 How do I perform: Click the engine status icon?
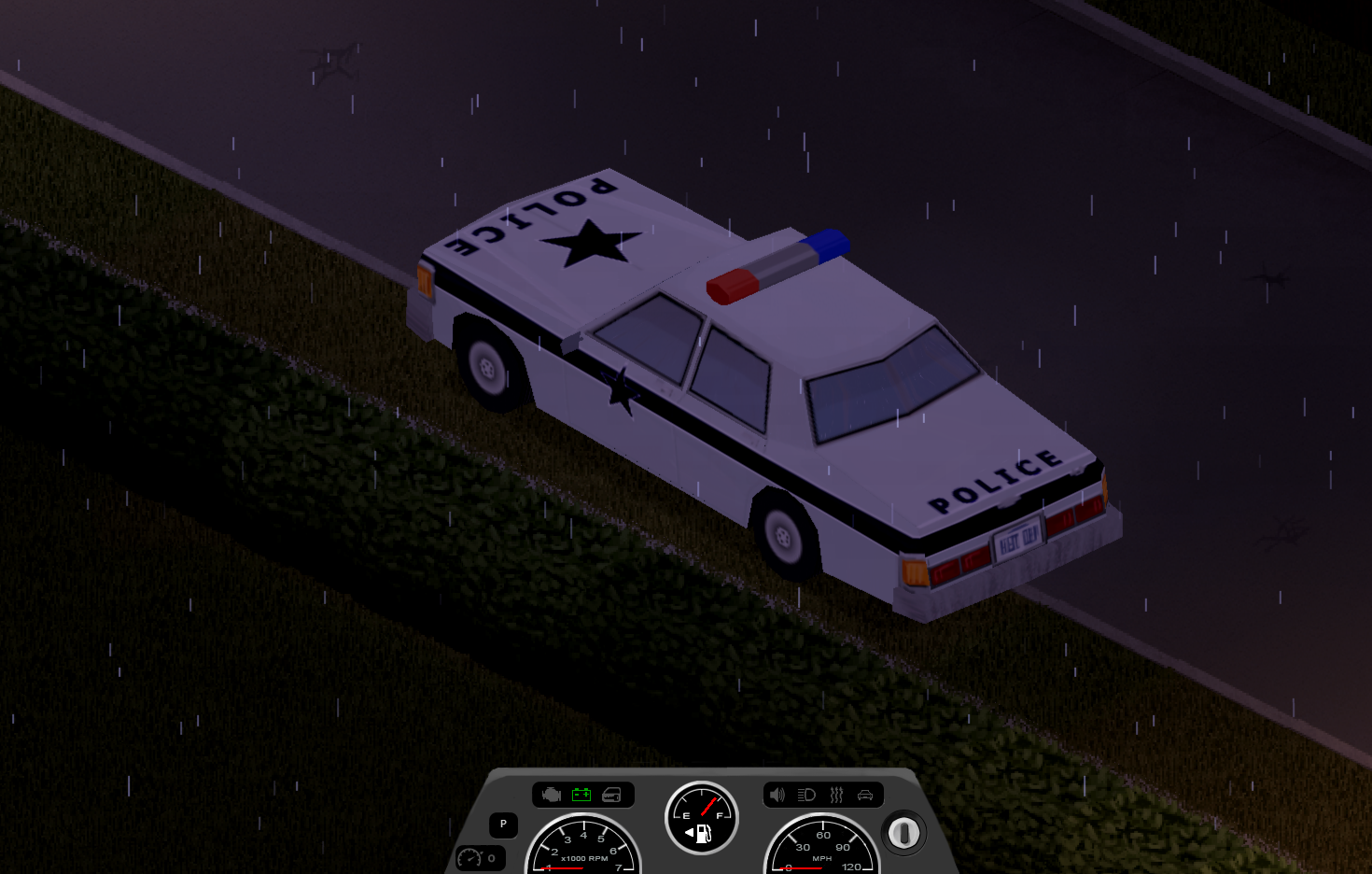coord(552,795)
